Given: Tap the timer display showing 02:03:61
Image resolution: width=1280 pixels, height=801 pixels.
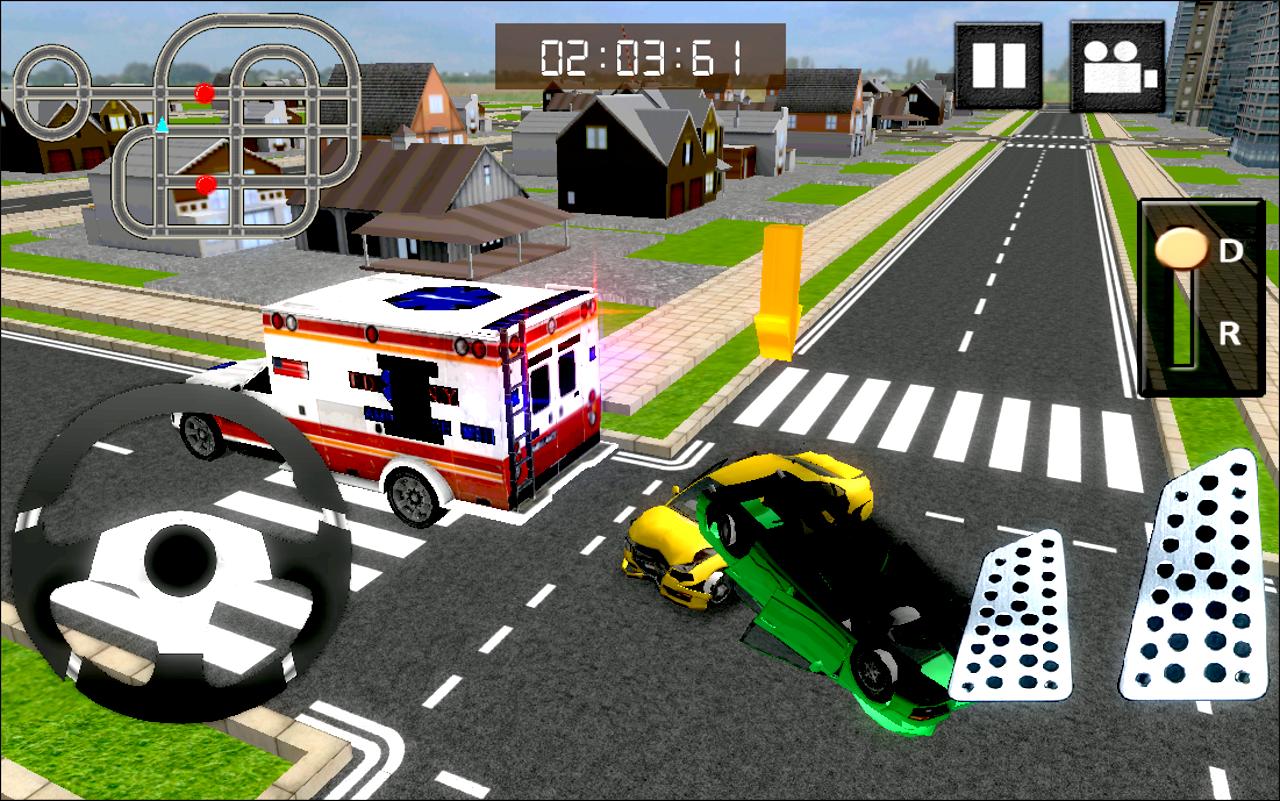Looking at the screenshot, I should [640, 57].
